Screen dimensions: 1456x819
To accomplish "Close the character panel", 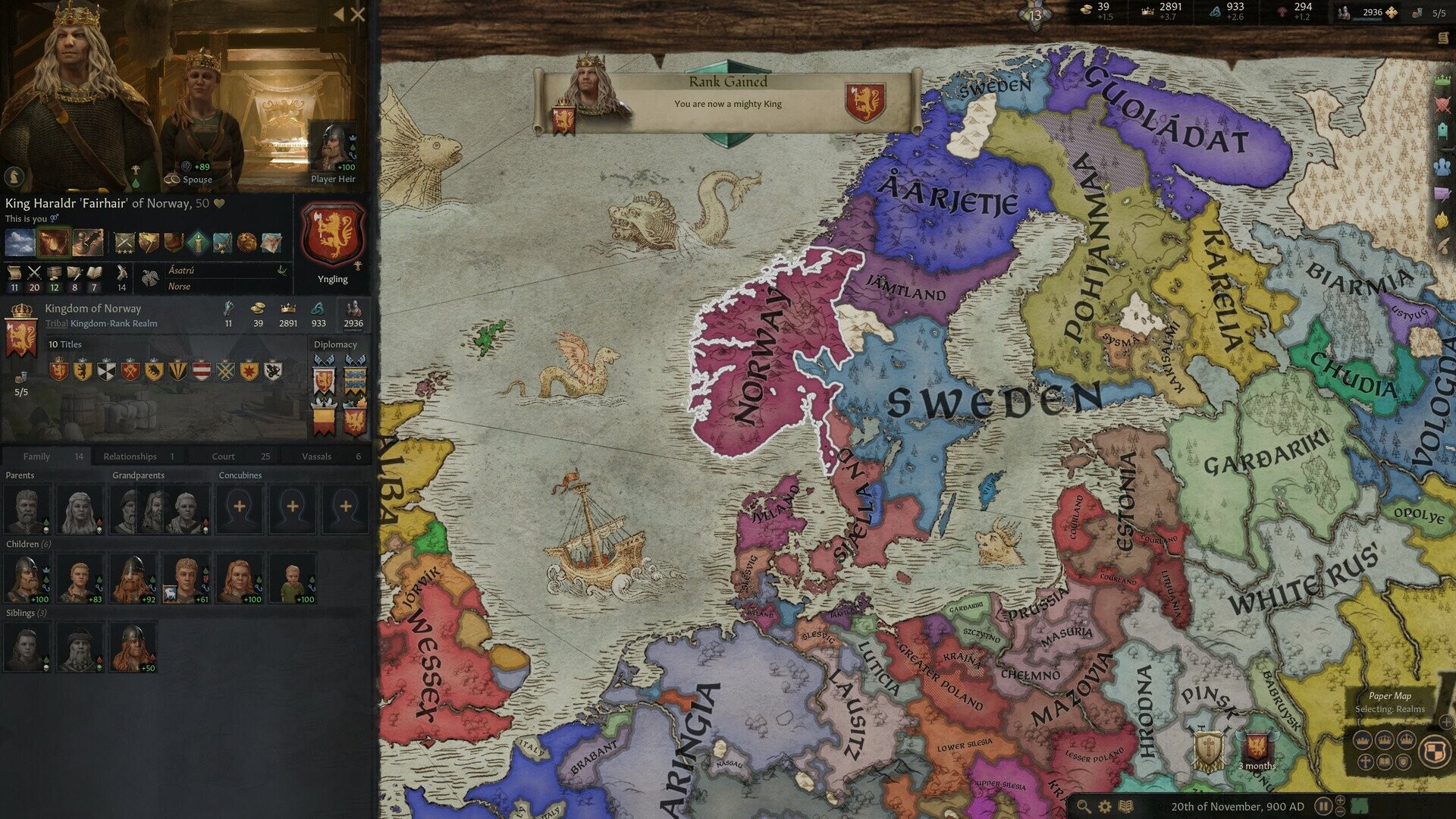I will tap(358, 14).
